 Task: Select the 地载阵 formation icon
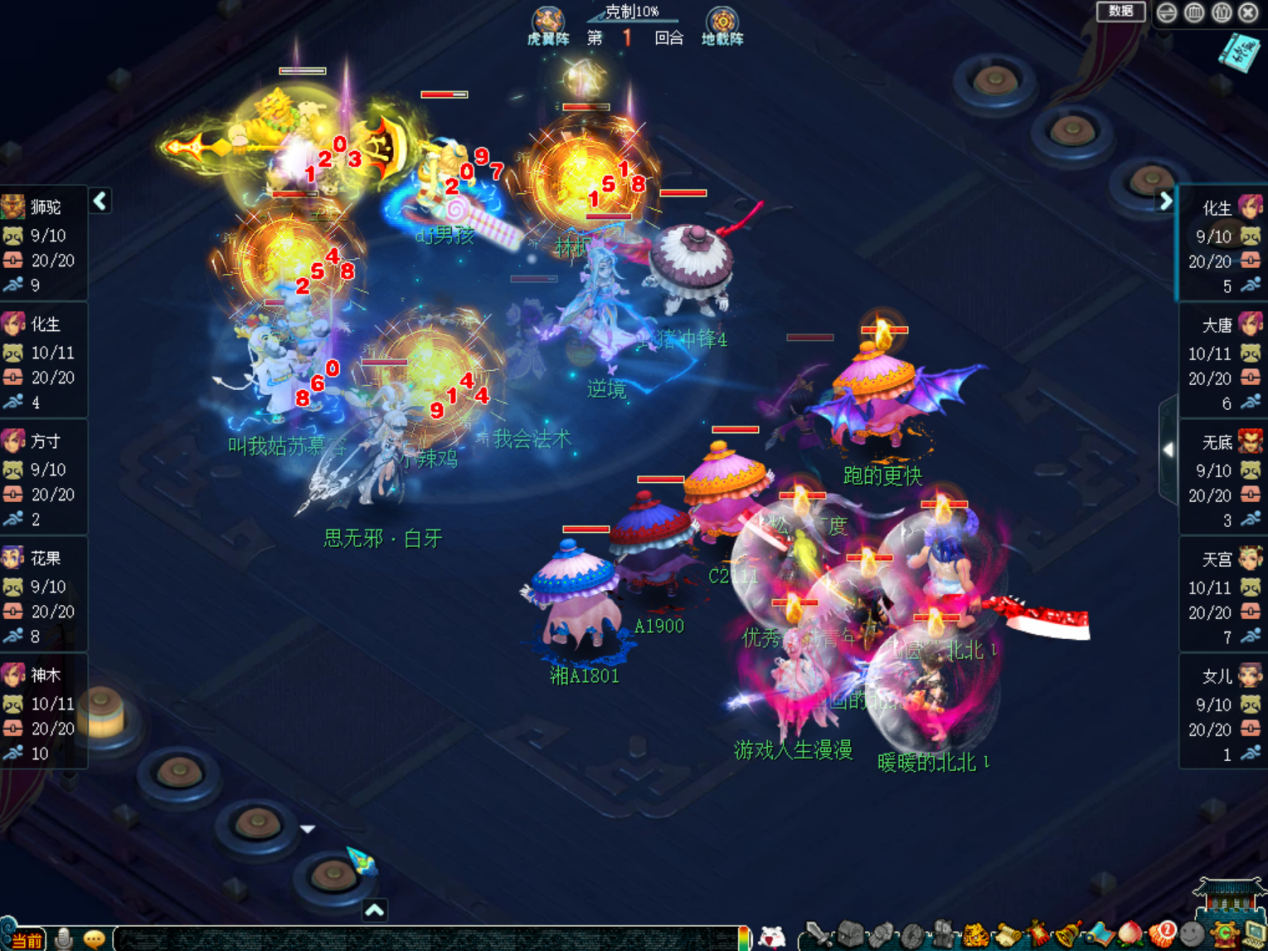[722, 24]
